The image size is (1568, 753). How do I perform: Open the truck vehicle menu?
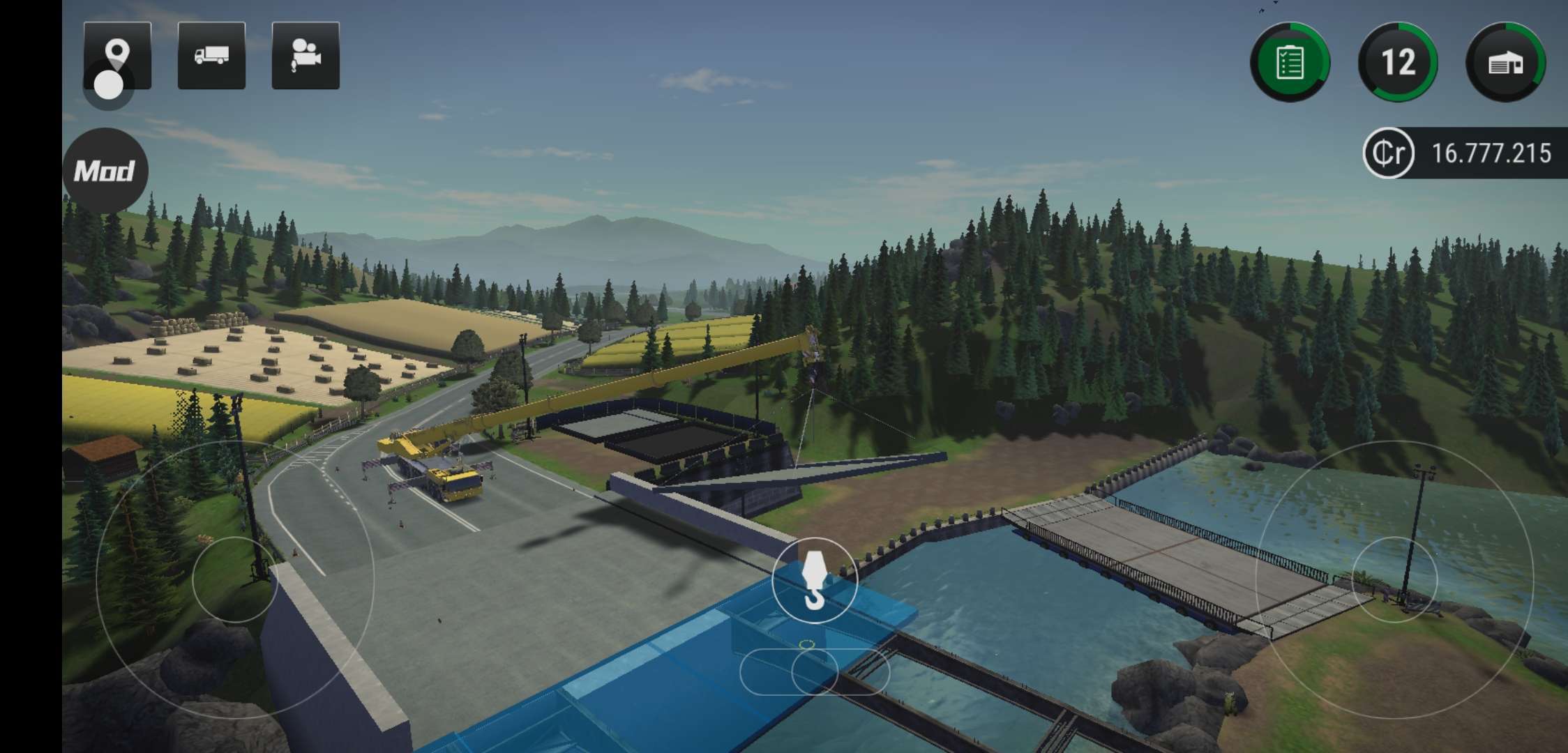211,56
